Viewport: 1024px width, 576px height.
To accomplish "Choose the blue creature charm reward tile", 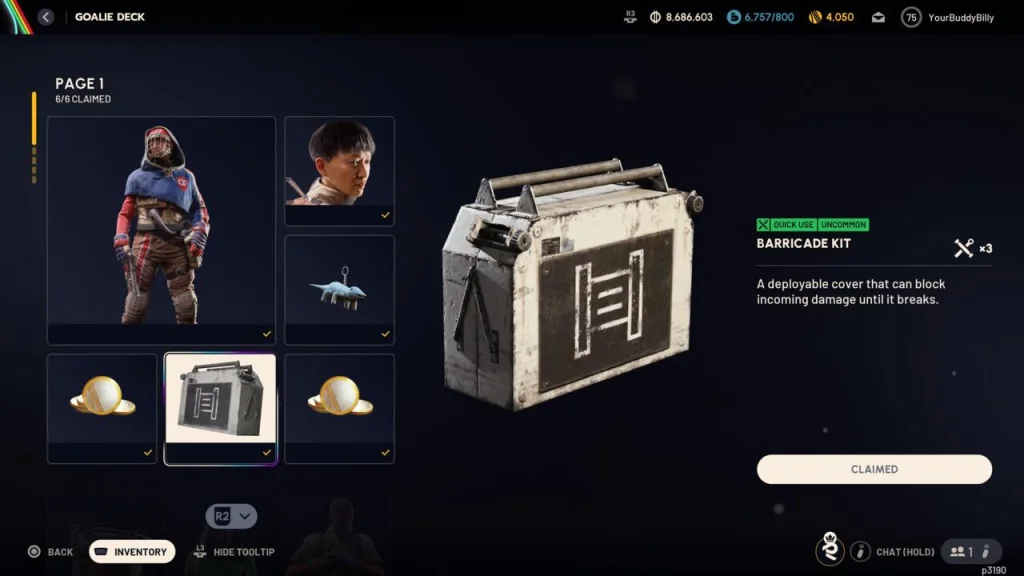I will (x=339, y=289).
